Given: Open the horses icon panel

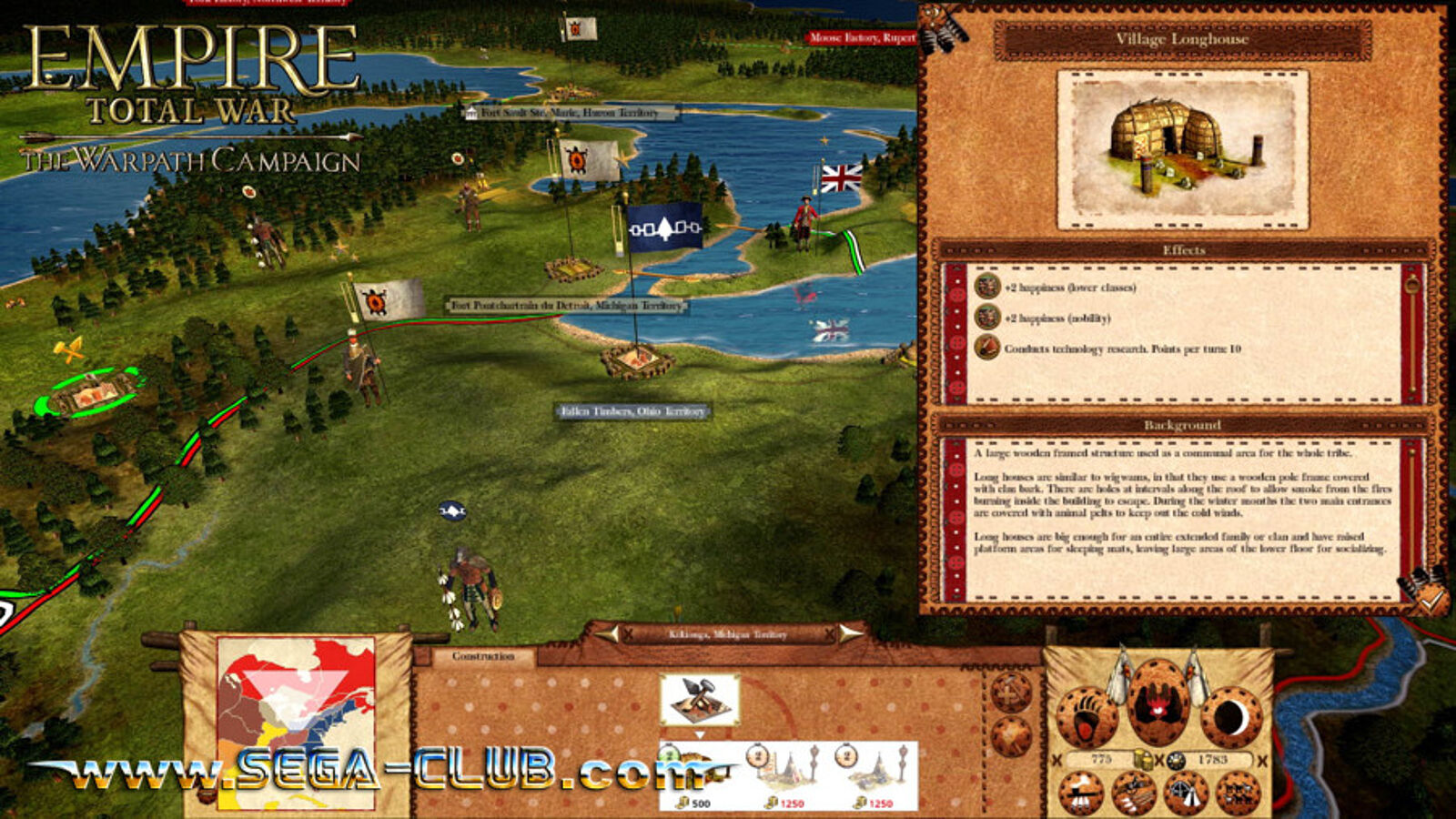Looking at the screenshot, I should click(x=1239, y=794).
